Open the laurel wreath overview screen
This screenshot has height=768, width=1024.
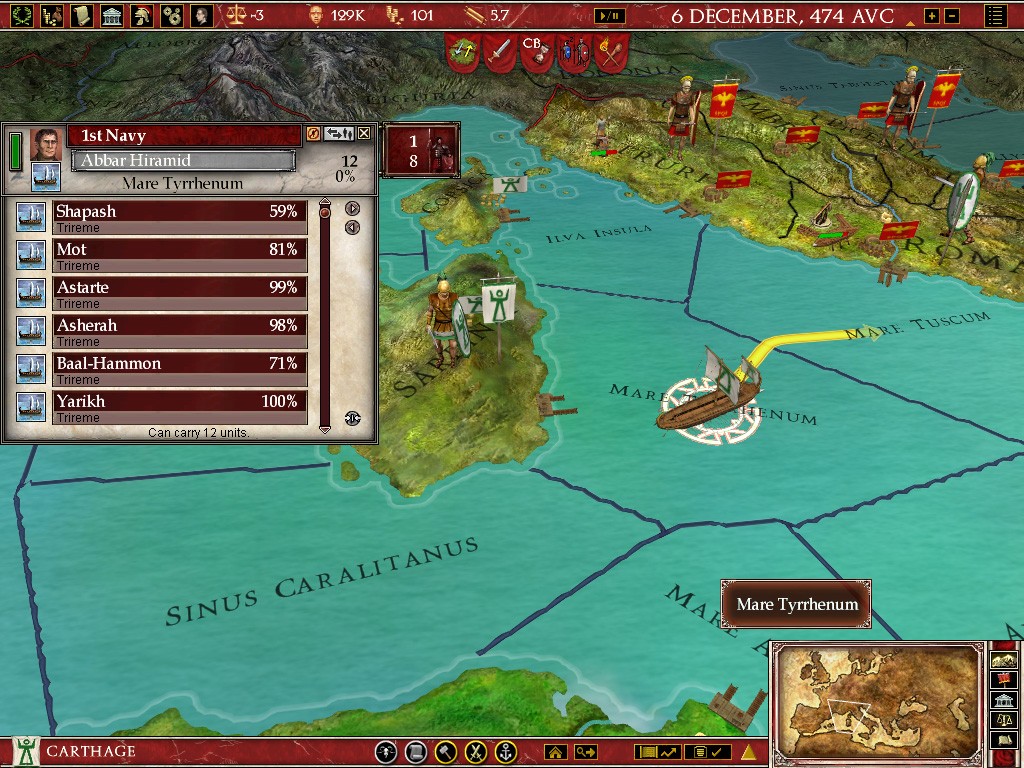tap(20, 15)
